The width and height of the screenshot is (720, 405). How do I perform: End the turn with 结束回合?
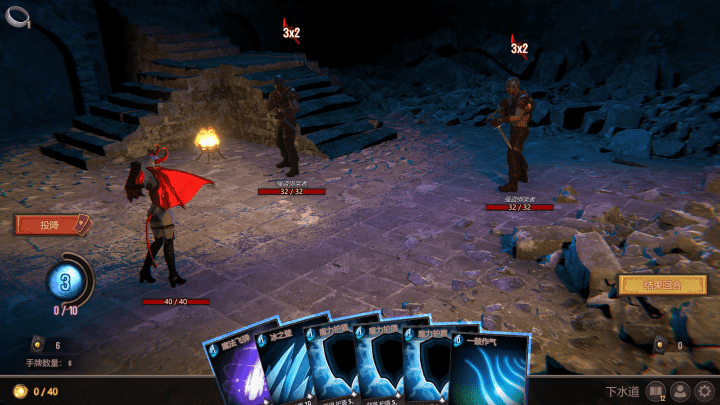point(662,285)
